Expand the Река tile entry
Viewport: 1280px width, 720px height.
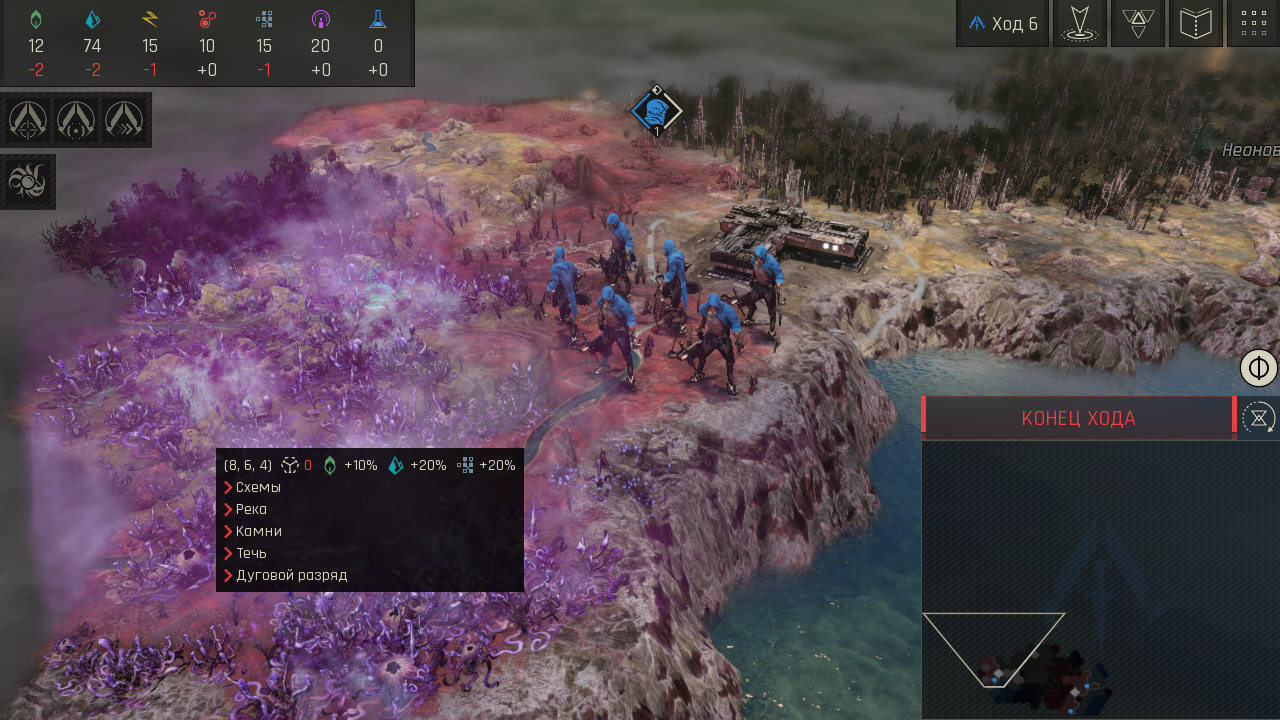(x=251, y=509)
